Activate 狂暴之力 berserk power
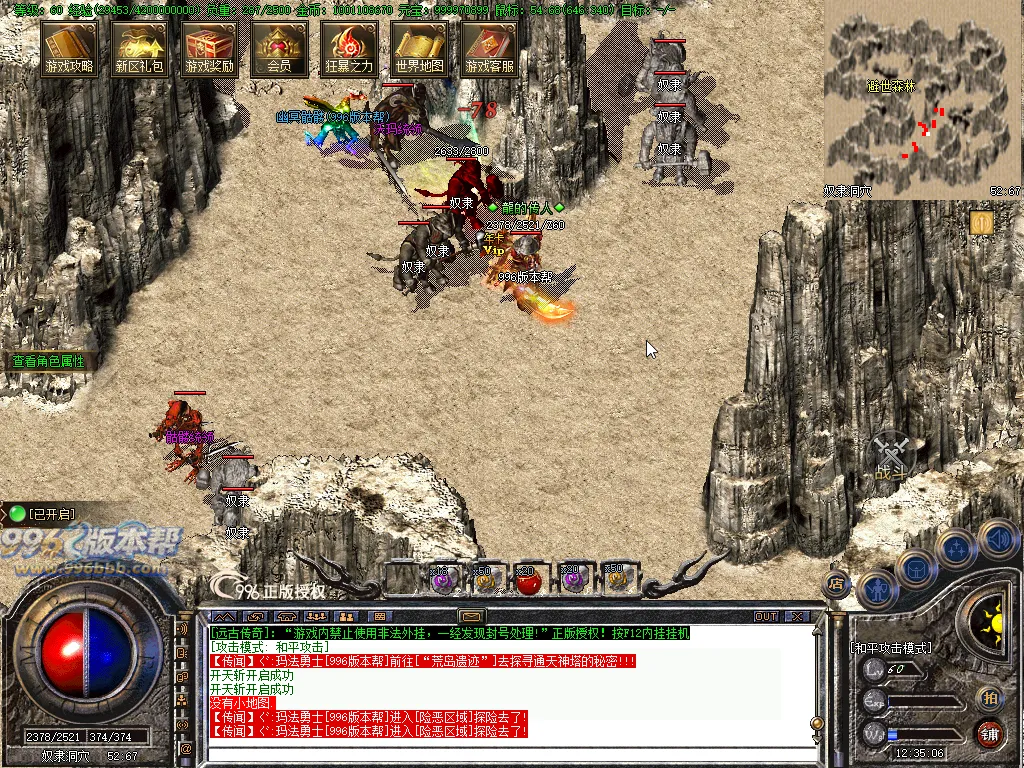Screen dimensions: 1024x768 [349, 48]
